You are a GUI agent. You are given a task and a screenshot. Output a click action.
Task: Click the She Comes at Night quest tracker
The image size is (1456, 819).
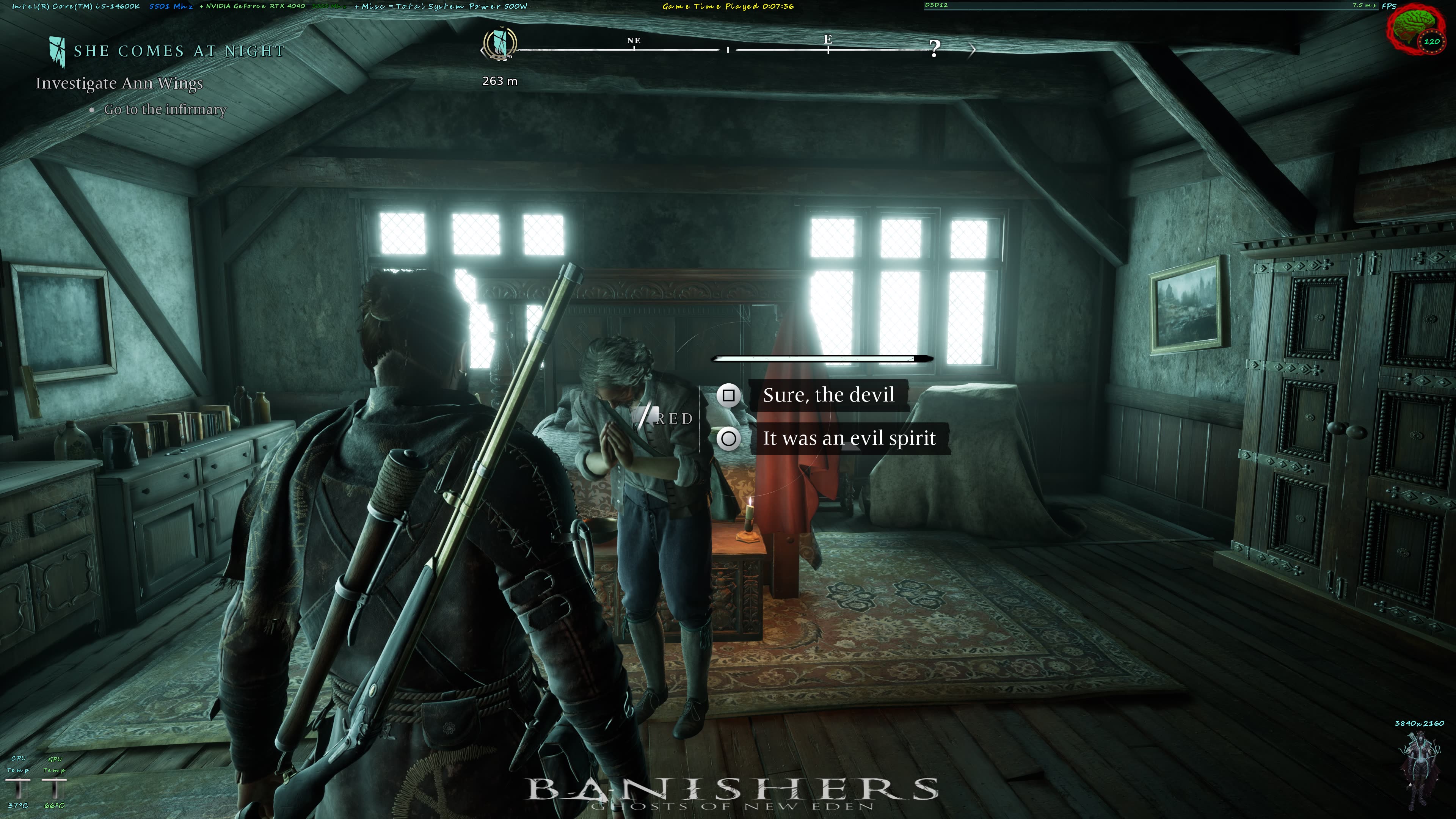click(x=179, y=51)
